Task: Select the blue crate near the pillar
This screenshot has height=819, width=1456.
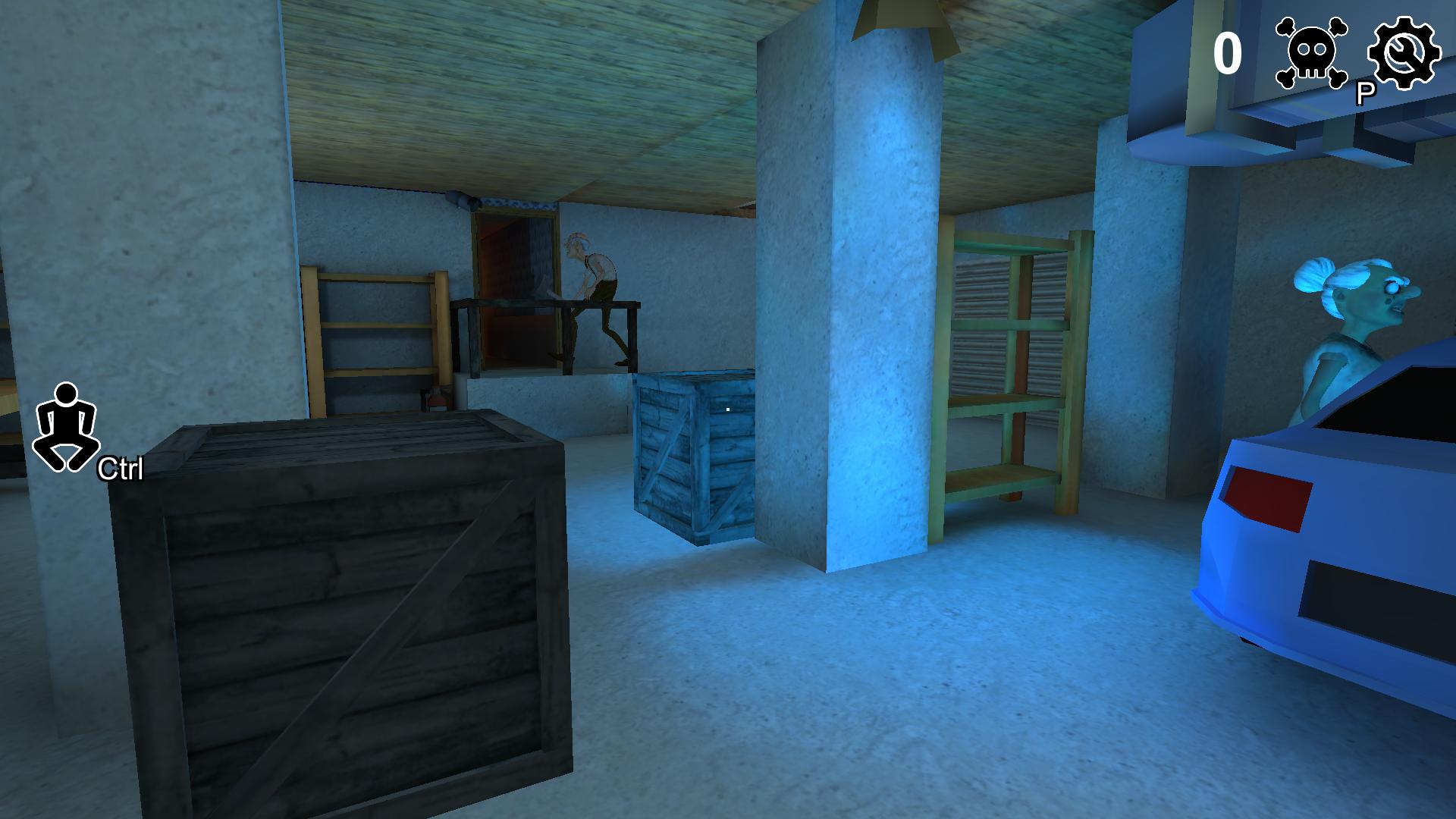Action: (690, 455)
